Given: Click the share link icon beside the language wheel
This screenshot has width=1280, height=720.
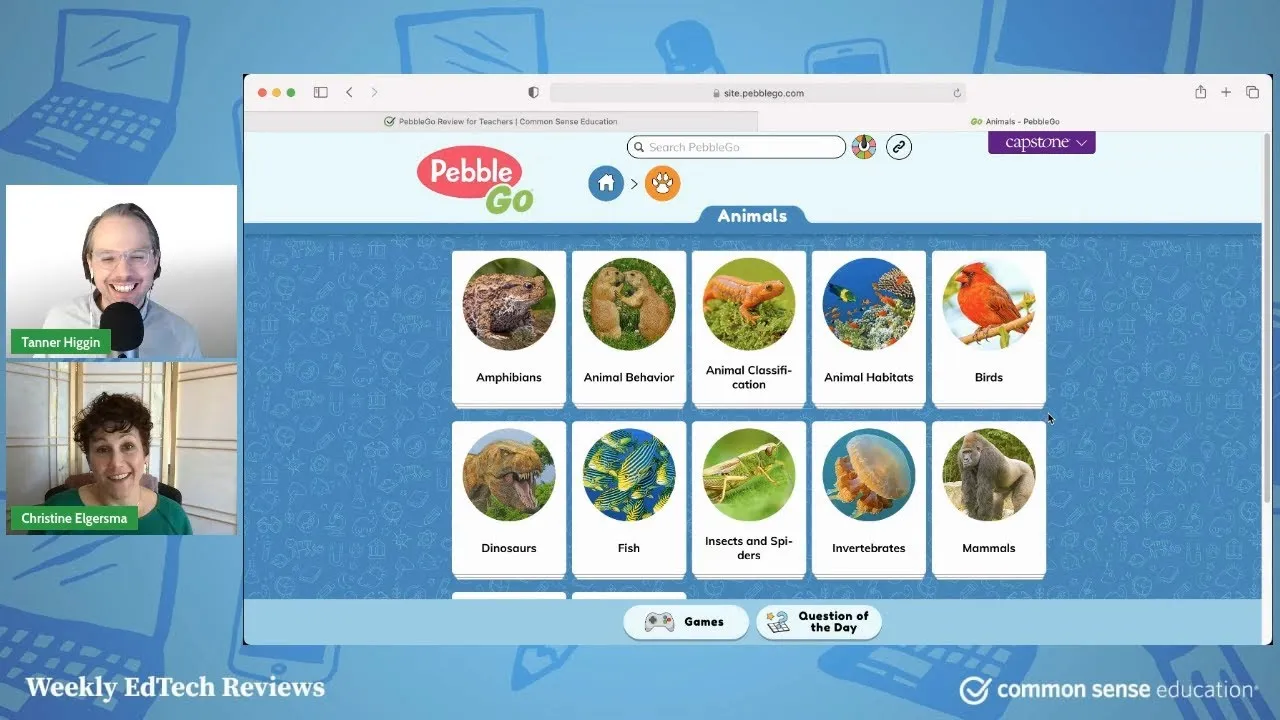Looking at the screenshot, I should pyautogui.click(x=898, y=146).
